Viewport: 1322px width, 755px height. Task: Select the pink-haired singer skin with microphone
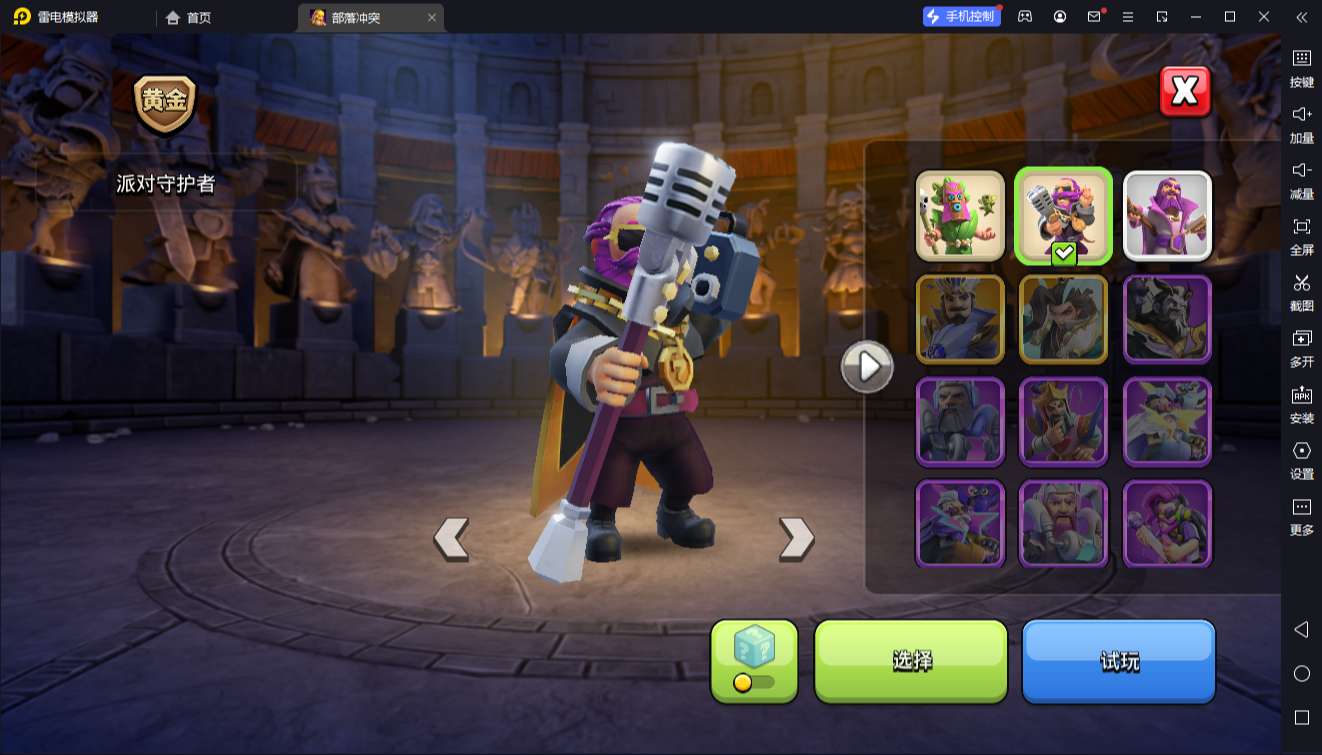tap(1167, 523)
